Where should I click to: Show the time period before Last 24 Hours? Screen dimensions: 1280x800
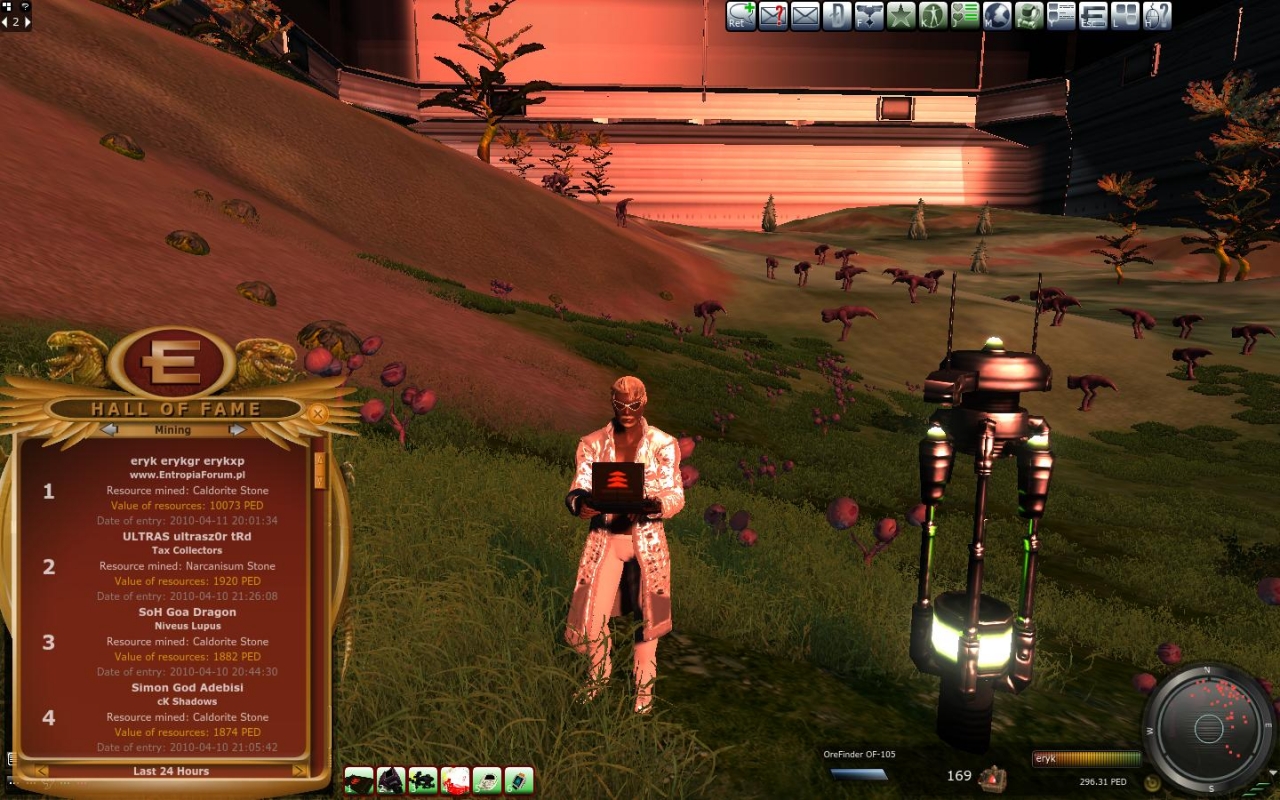(x=41, y=771)
